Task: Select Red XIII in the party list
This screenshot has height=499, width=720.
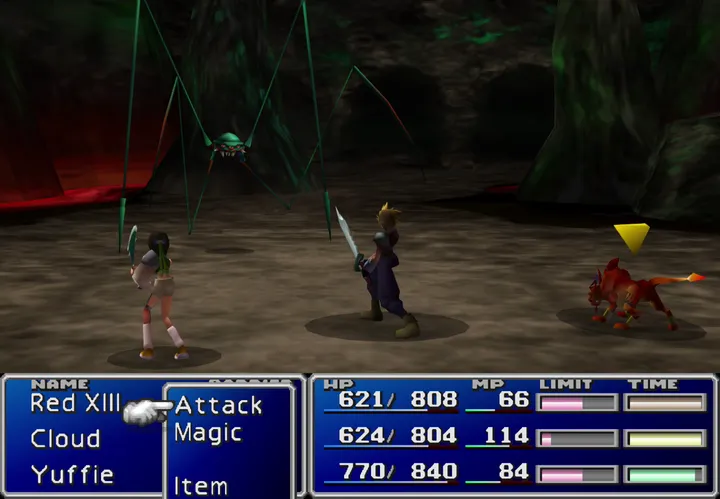Action: (74, 402)
